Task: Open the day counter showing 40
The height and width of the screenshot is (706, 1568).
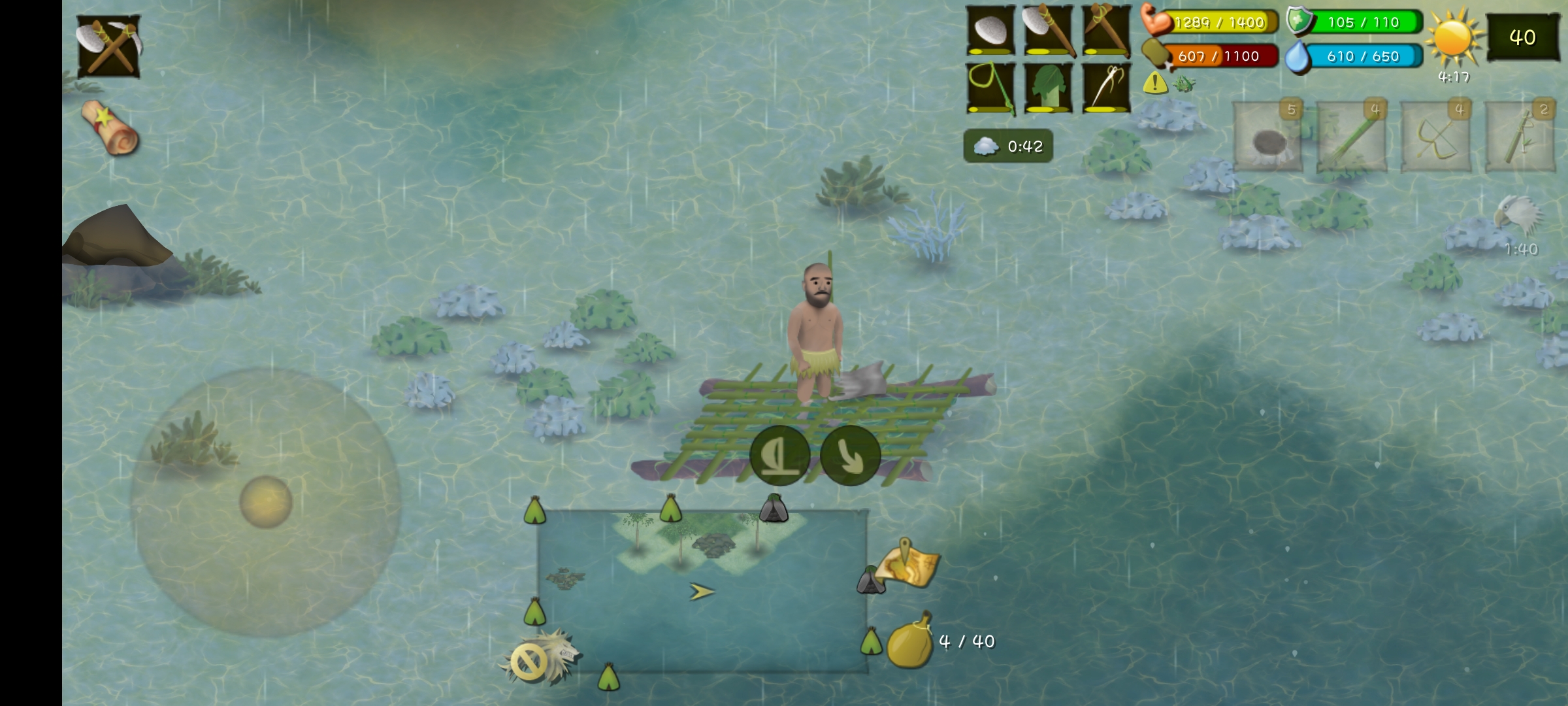Action: (1522, 37)
